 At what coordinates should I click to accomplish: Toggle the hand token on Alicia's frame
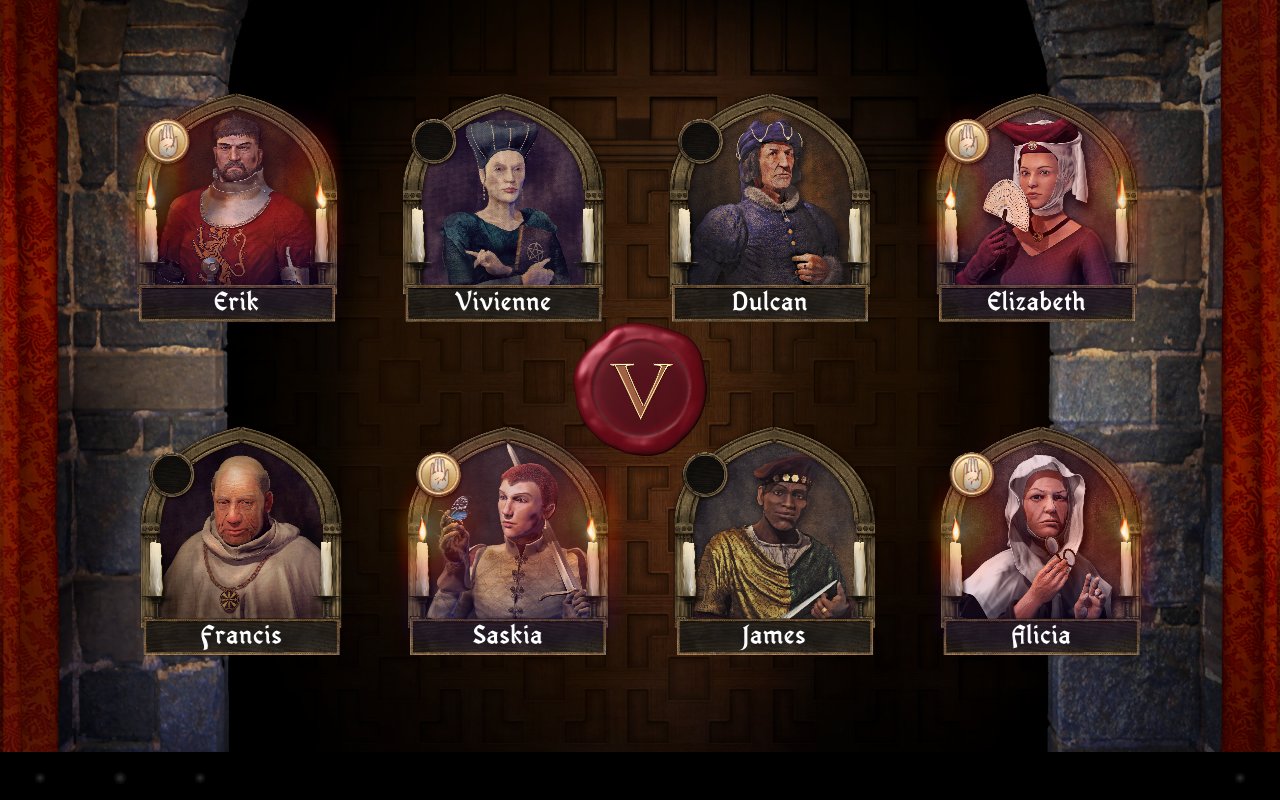point(971,474)
